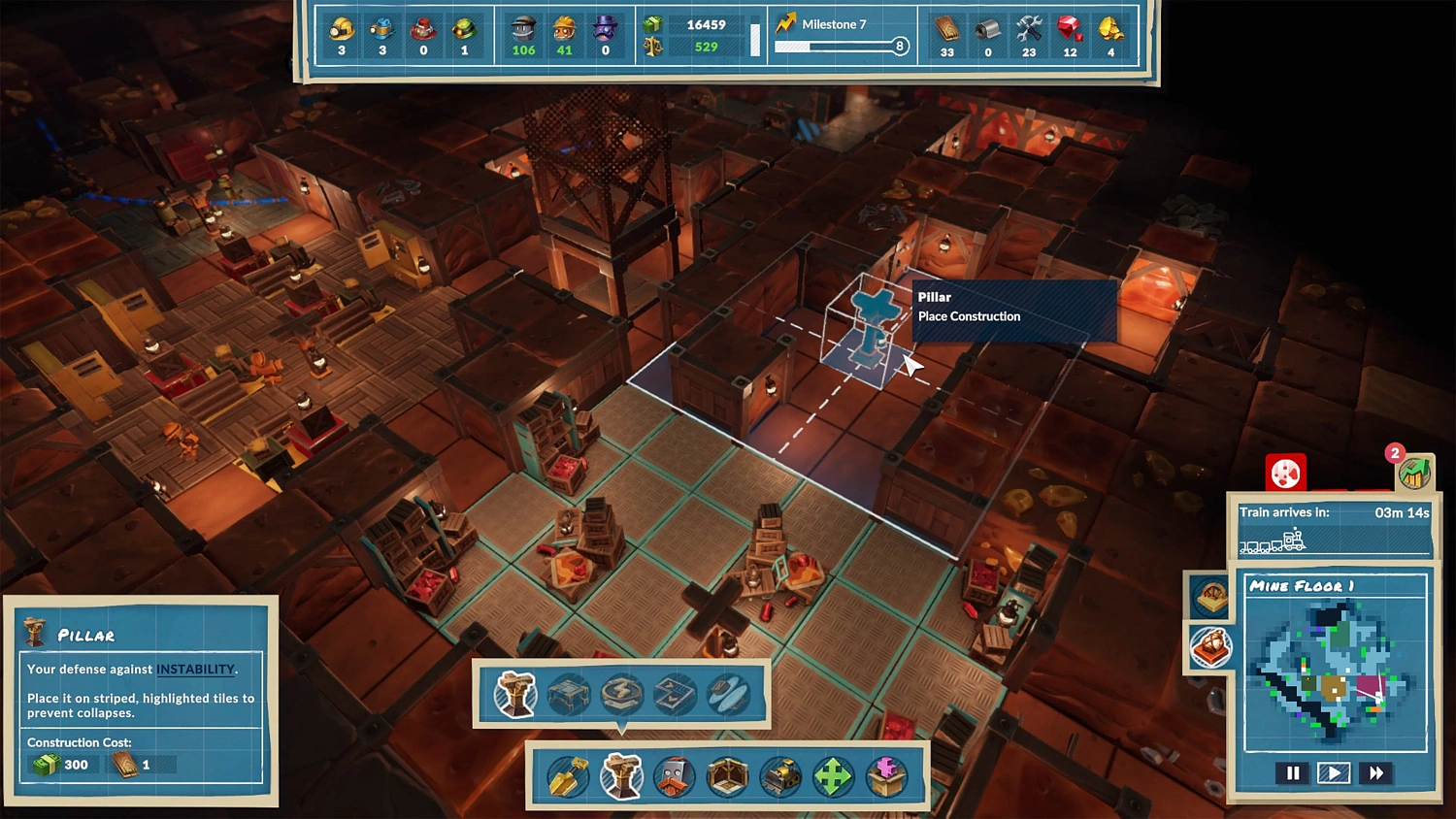The image size is (1456, 819).
Task: Click the Milestone 7 progress bar
Action: pos(840,46)
